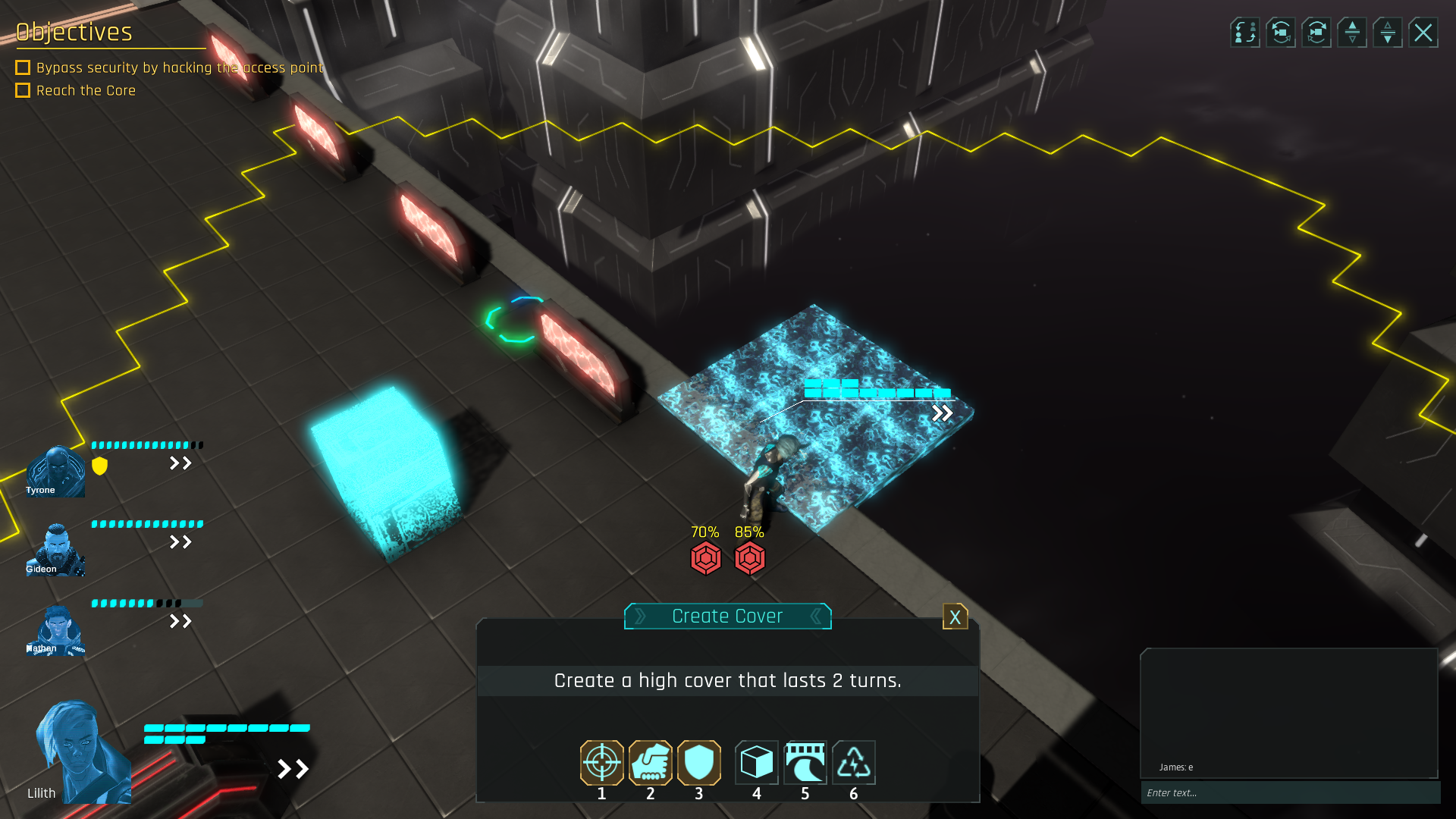Screen dimensions: 1456x819
Task: Trigger the recycle energy triangle ability
Action: pyautogui.click(x=853, y=762)
